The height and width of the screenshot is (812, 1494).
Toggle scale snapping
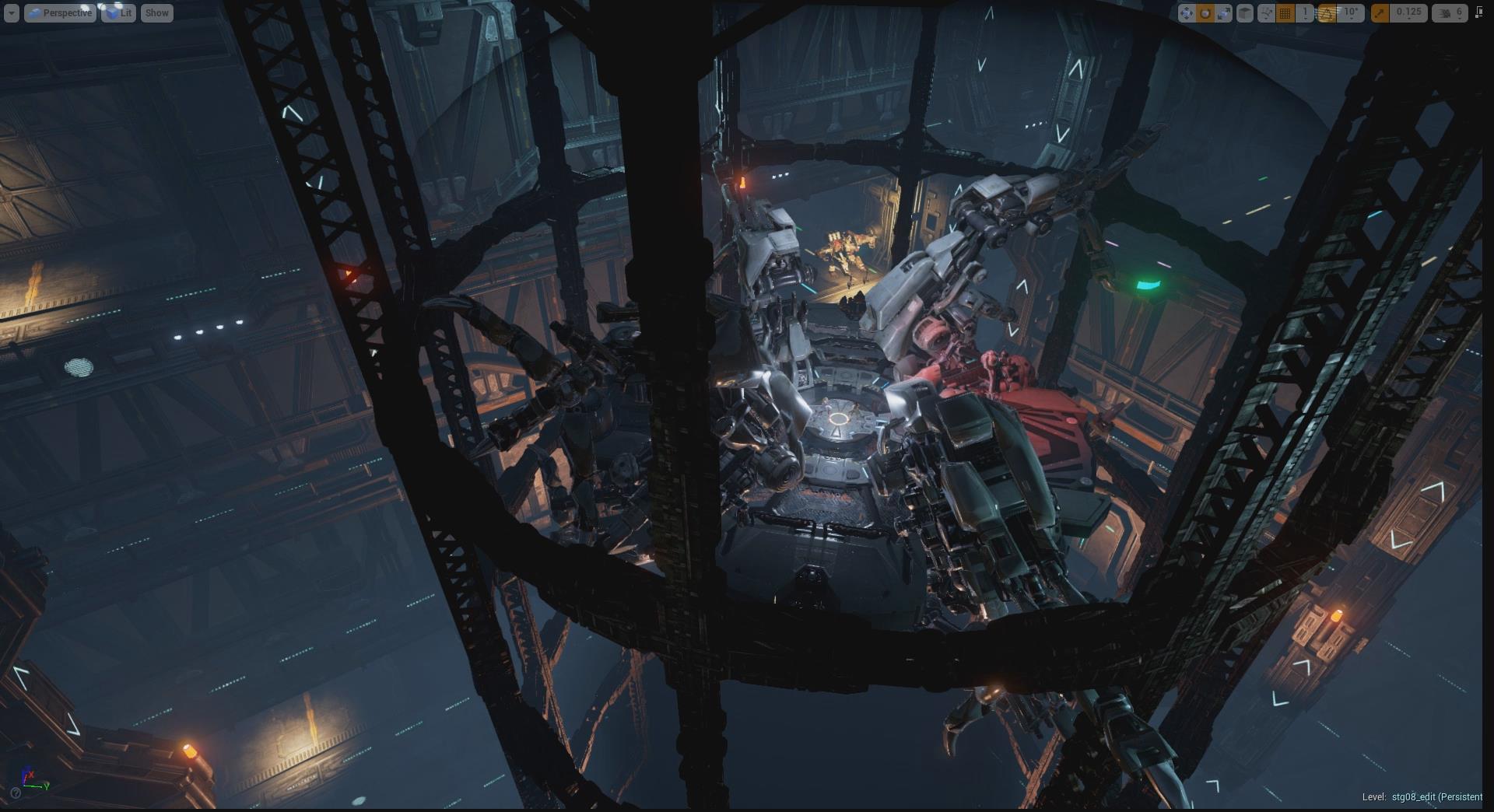point(1380,13)
